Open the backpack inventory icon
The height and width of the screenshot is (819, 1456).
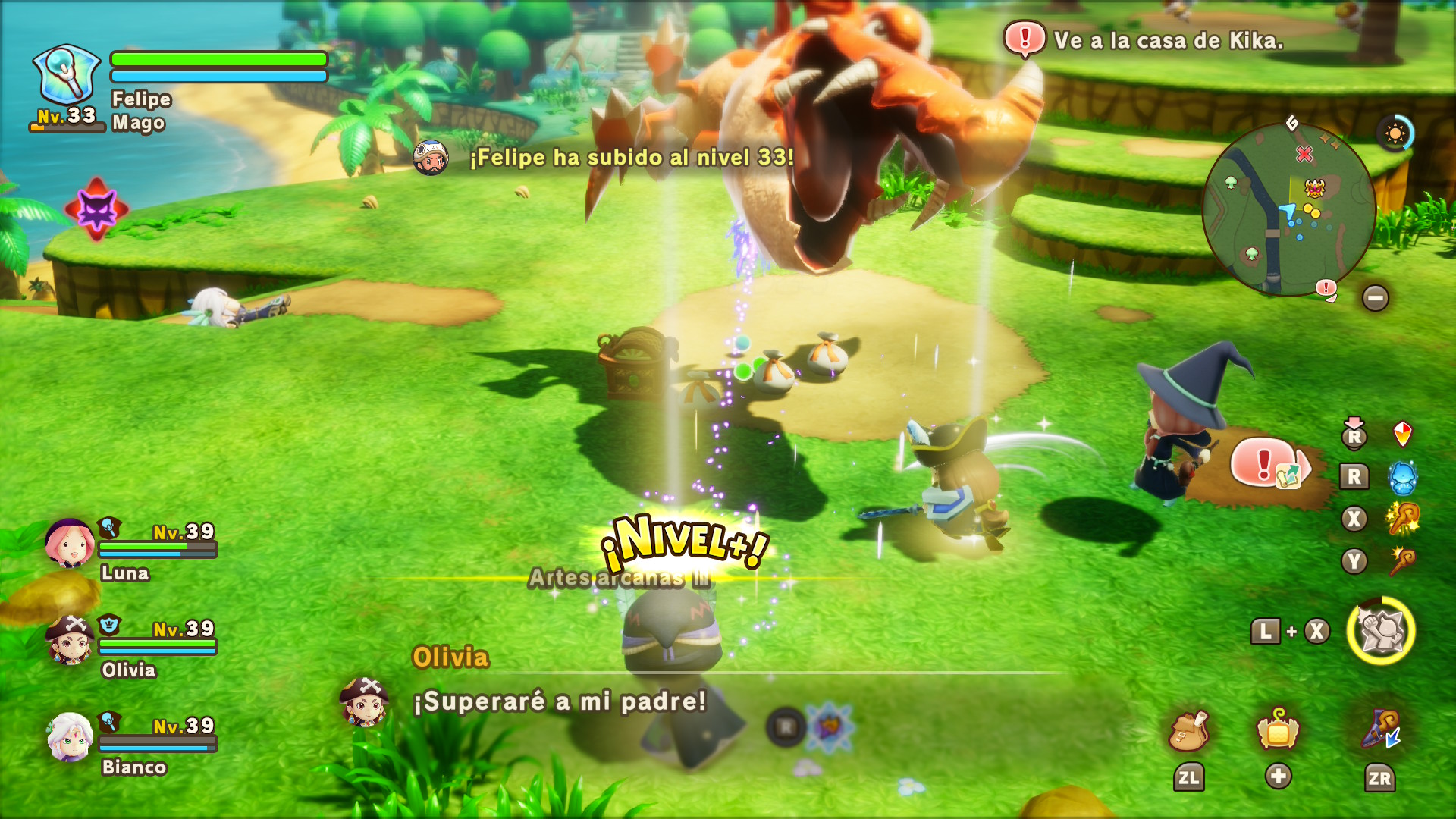(1188, 731)
